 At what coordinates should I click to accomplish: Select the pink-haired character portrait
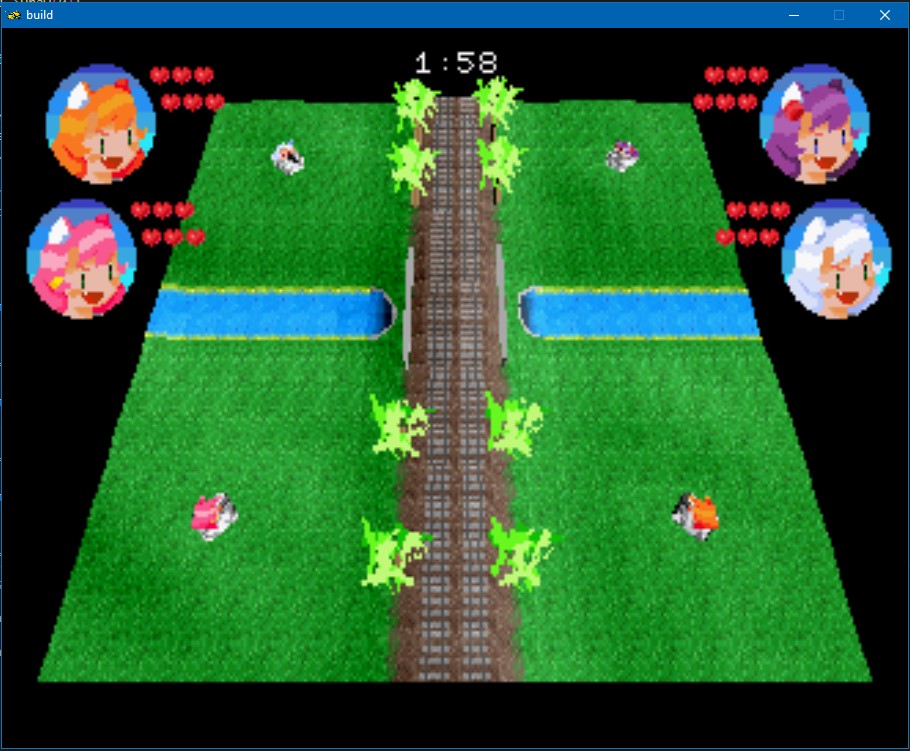pos(82,259)
